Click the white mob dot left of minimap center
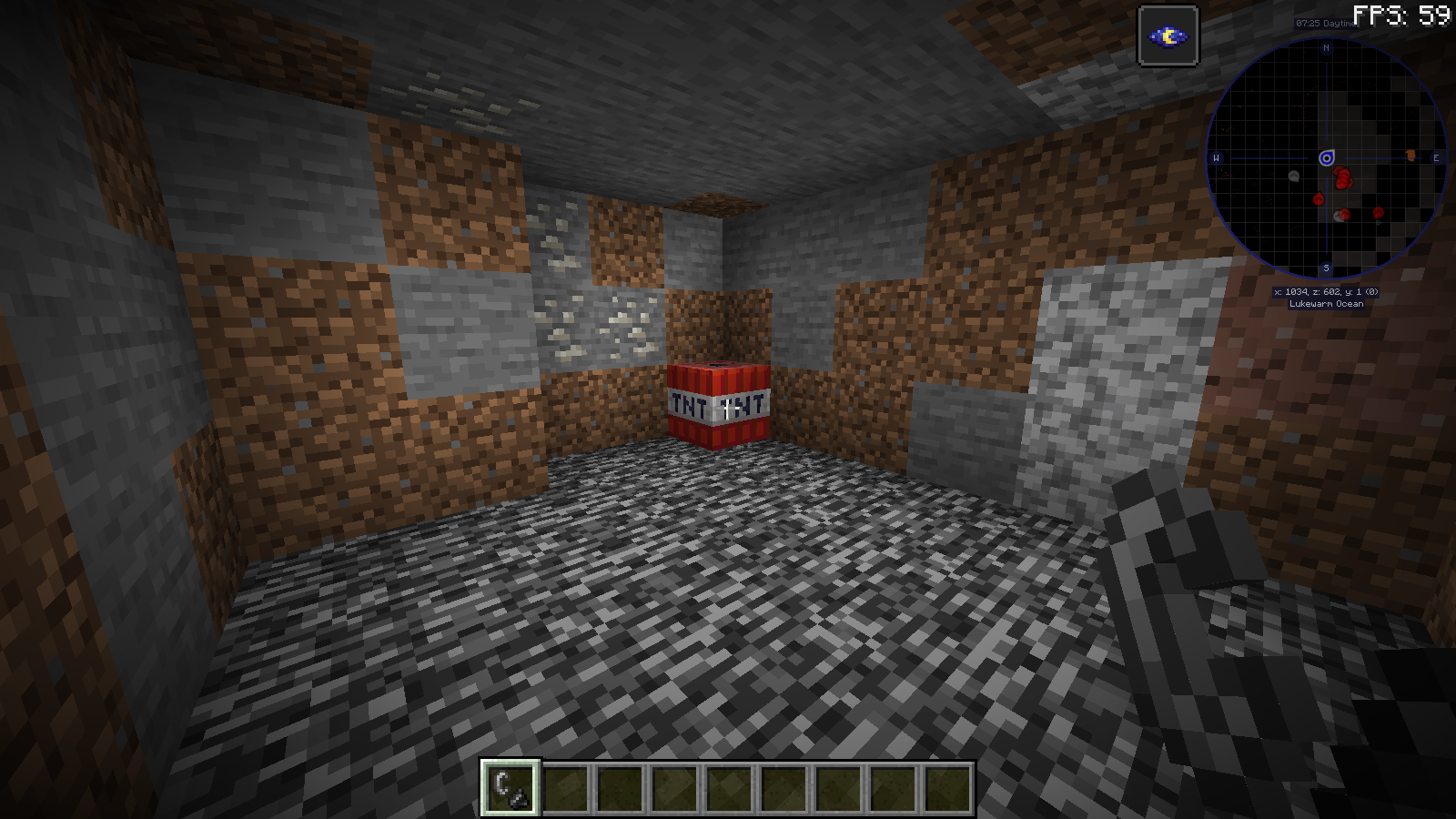This screenshot has height=819, width=1456. [1294, 175]
